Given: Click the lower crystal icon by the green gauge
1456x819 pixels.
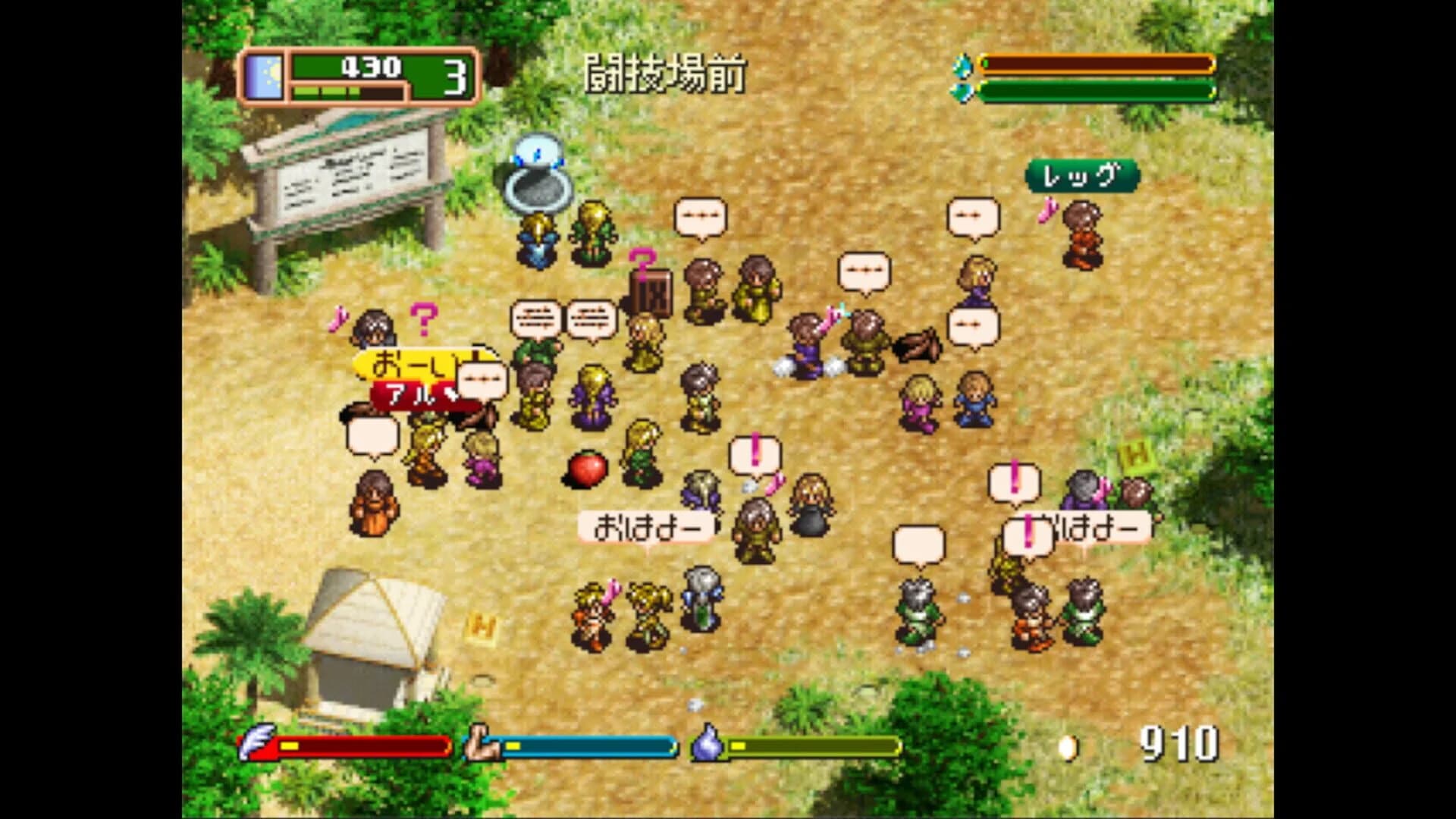Looking at the screenshot, I should 960,93.
